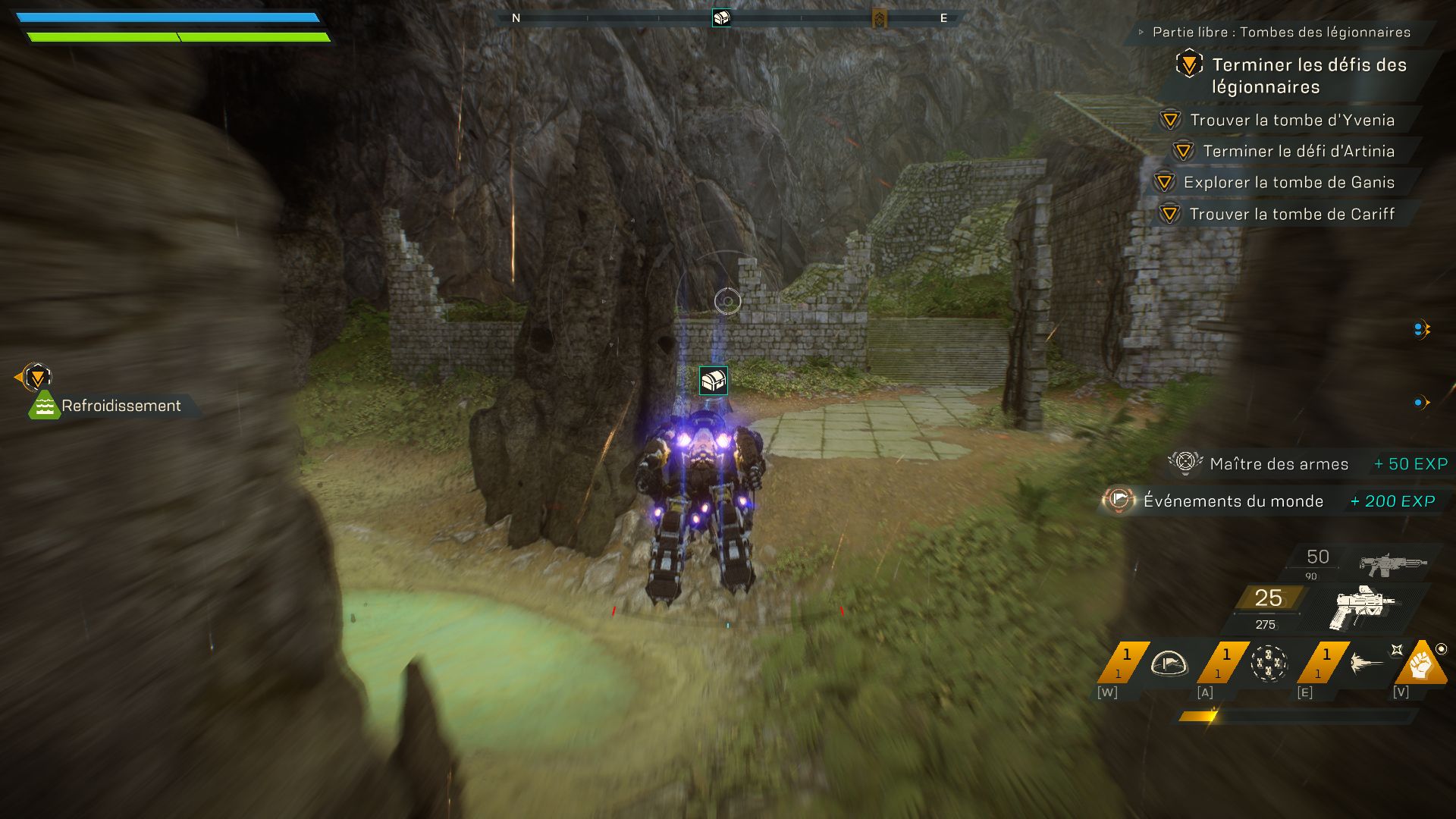The width and height of the screenshot is (1456, 819).
Task: Click the treasure chest waypoint marker
Action: 713,380
